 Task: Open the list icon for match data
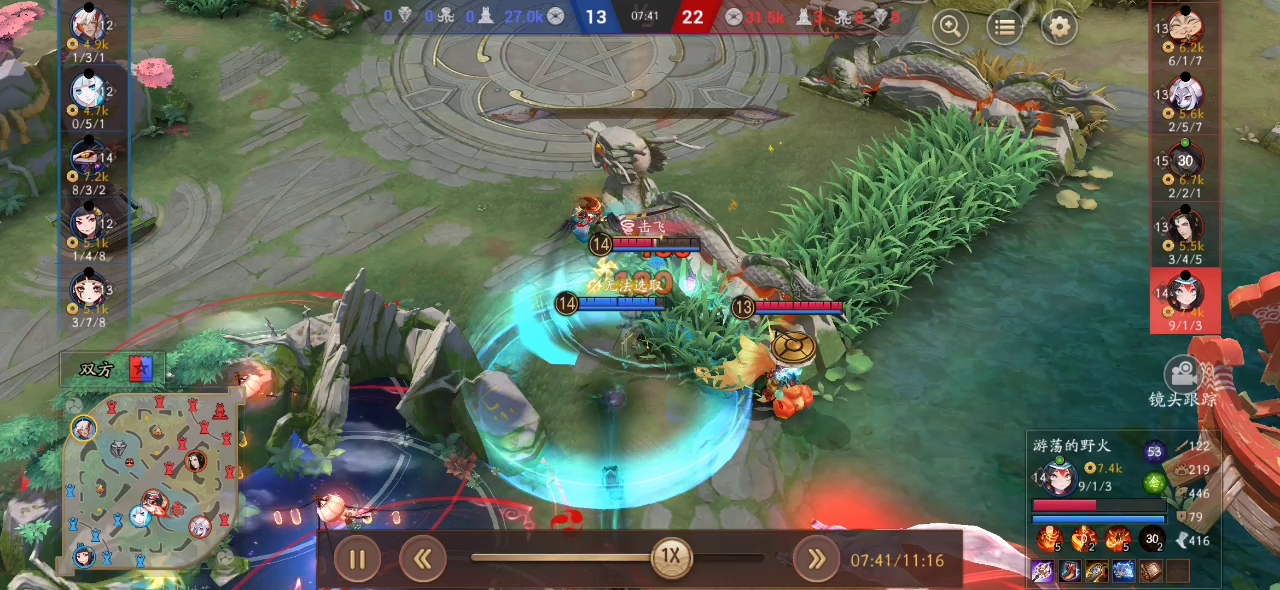pyautogui.click(x=1005, y=27)
